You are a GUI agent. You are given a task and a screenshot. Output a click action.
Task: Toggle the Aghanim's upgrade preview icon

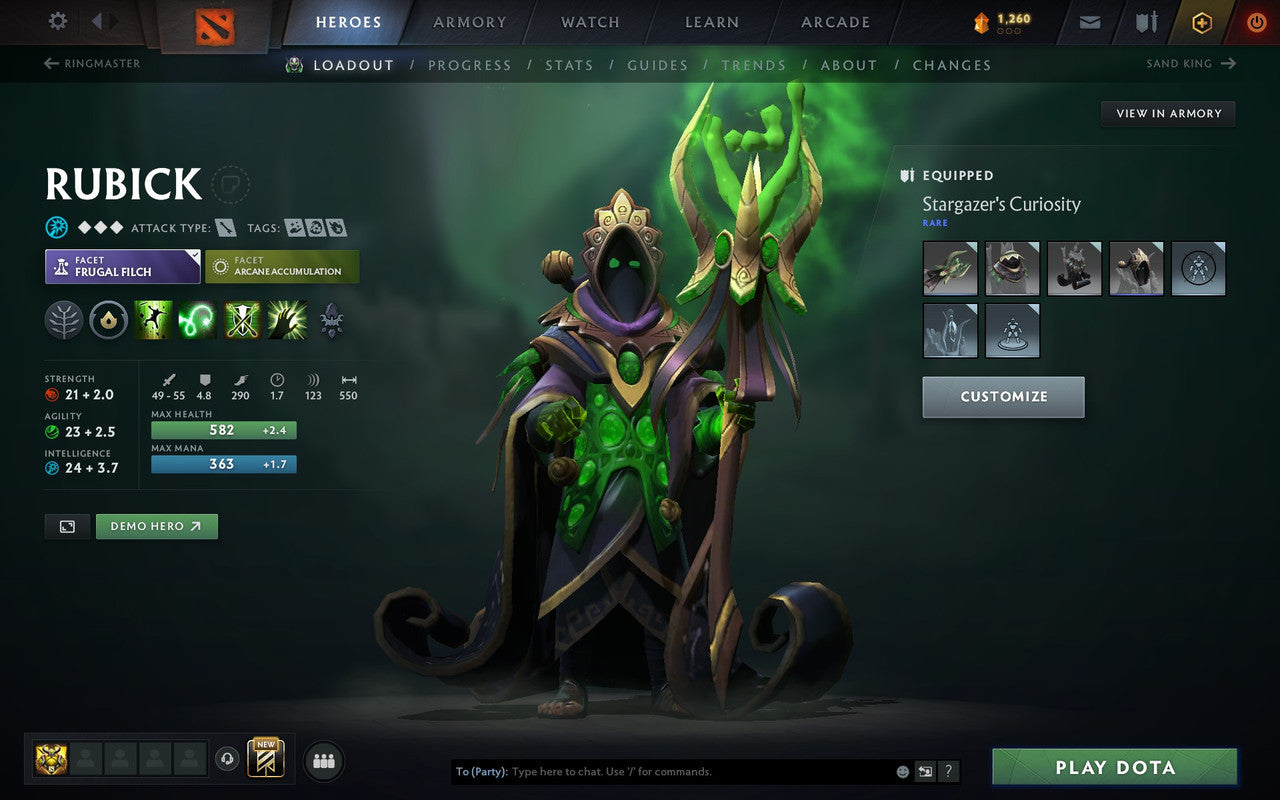coord(331,320)
